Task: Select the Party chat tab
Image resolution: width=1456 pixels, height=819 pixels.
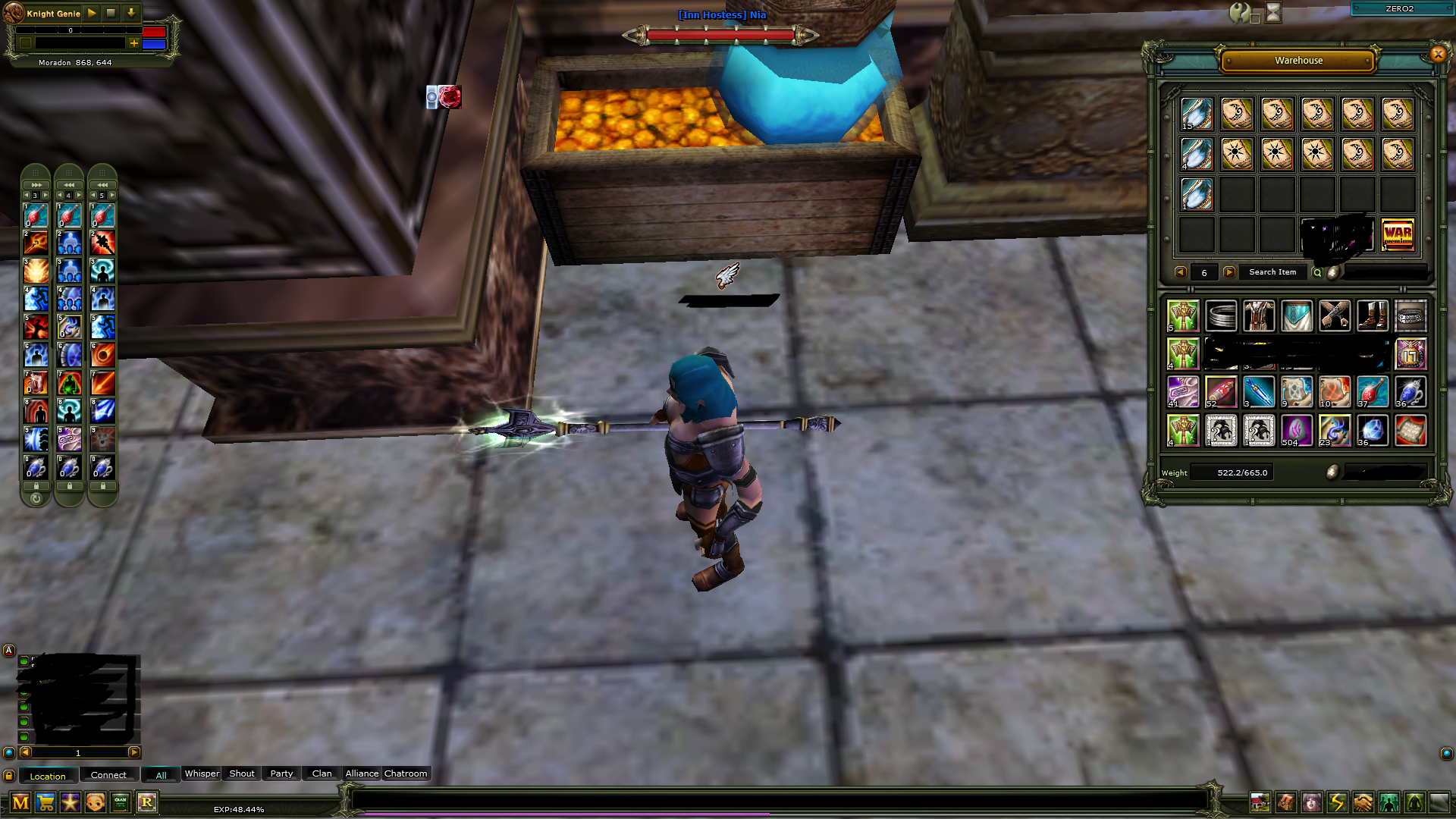Action: click(x=281, y=773)
